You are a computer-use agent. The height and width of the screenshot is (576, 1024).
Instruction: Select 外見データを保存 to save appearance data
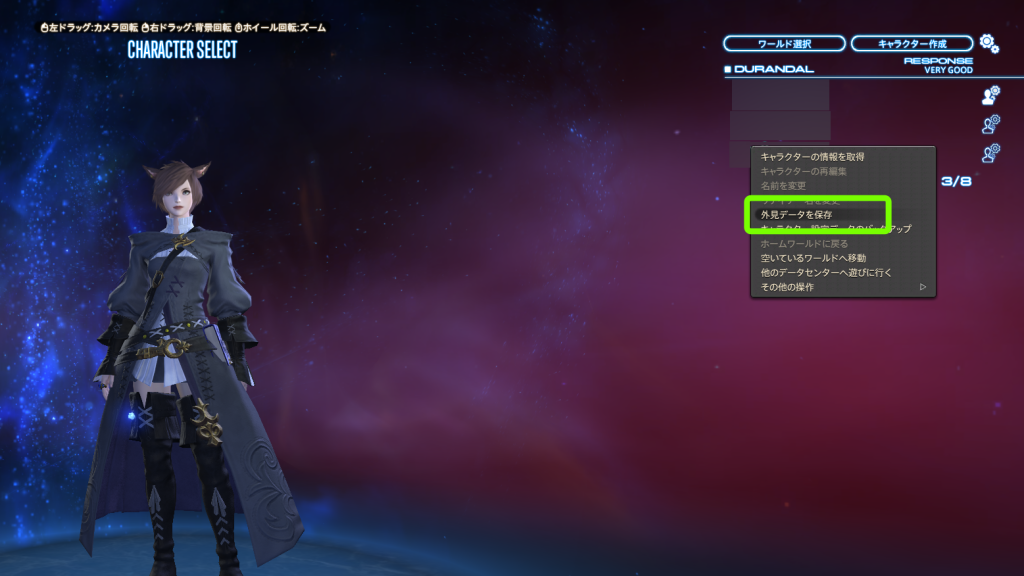(x=797, y=215)
